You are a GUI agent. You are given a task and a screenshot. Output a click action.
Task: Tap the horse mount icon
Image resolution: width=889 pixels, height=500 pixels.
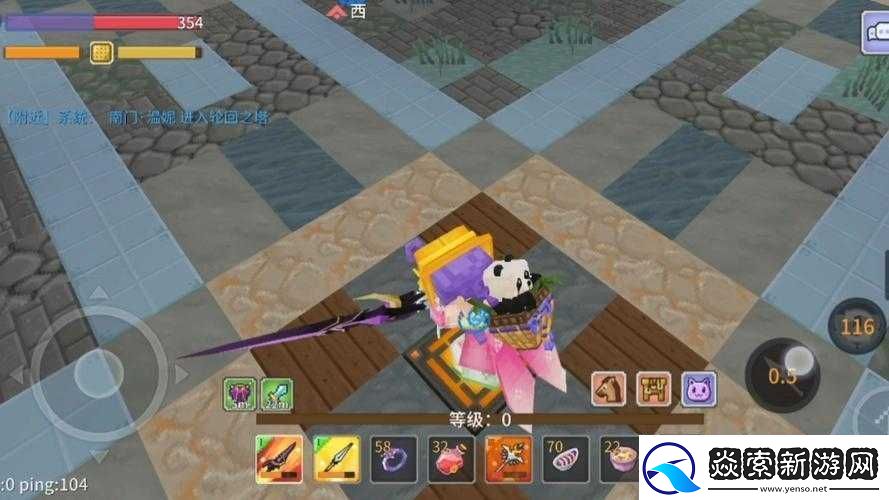point(609,389)
